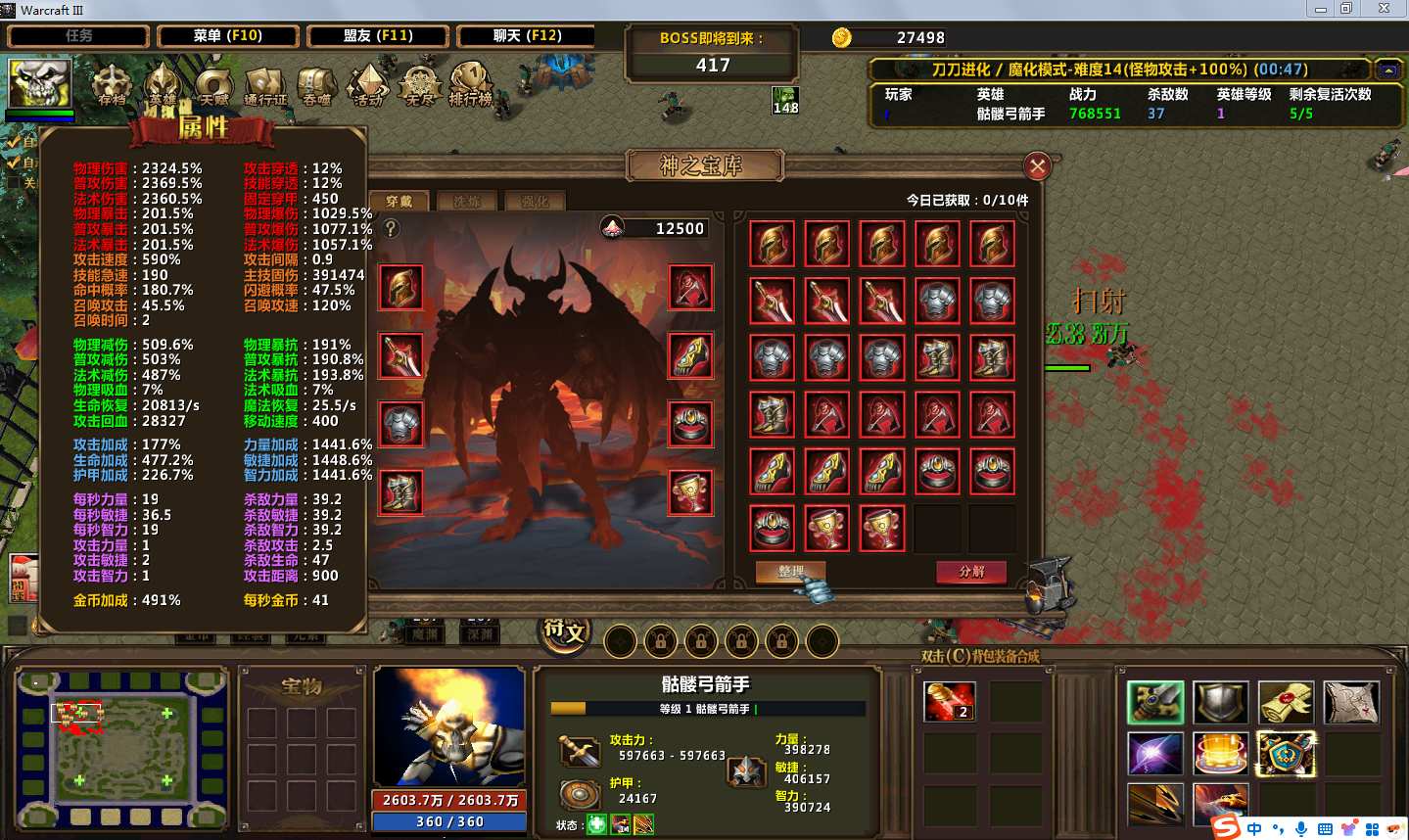Close the 神之宝库 window

(x=1037, y=166)
